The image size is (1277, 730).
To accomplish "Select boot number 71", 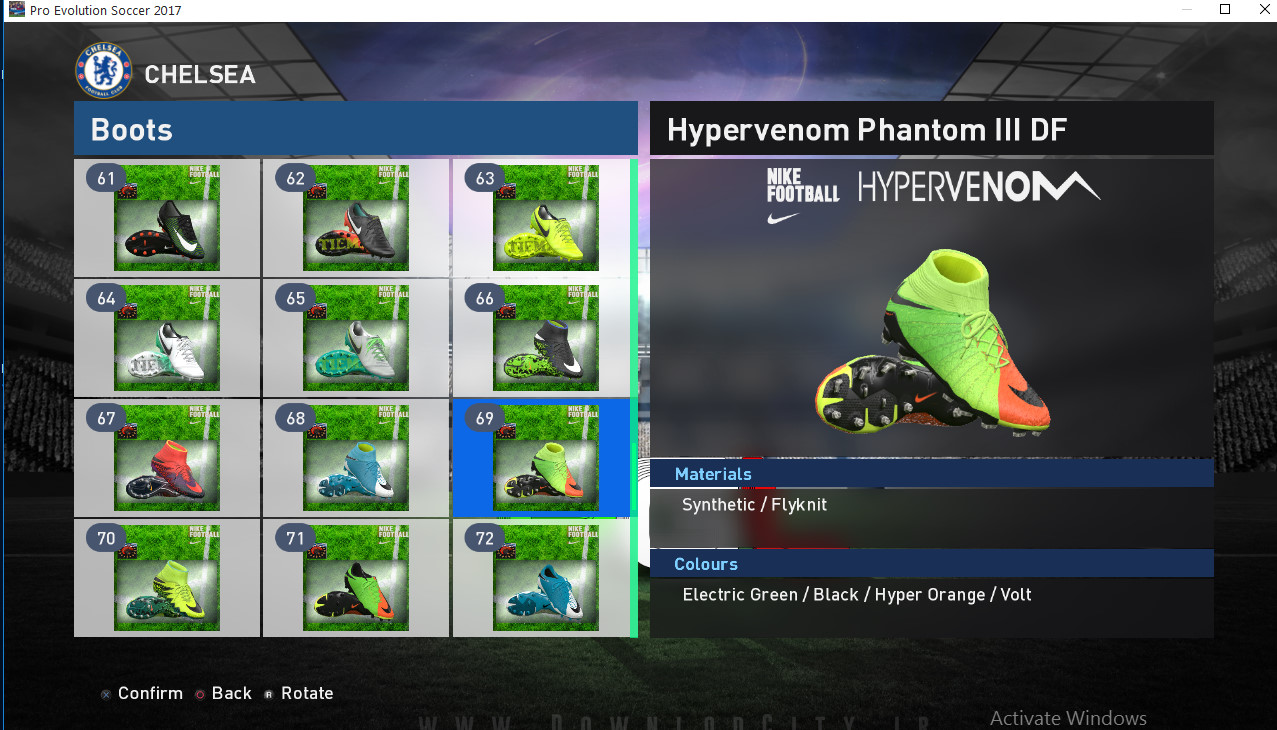I will 356,578.
